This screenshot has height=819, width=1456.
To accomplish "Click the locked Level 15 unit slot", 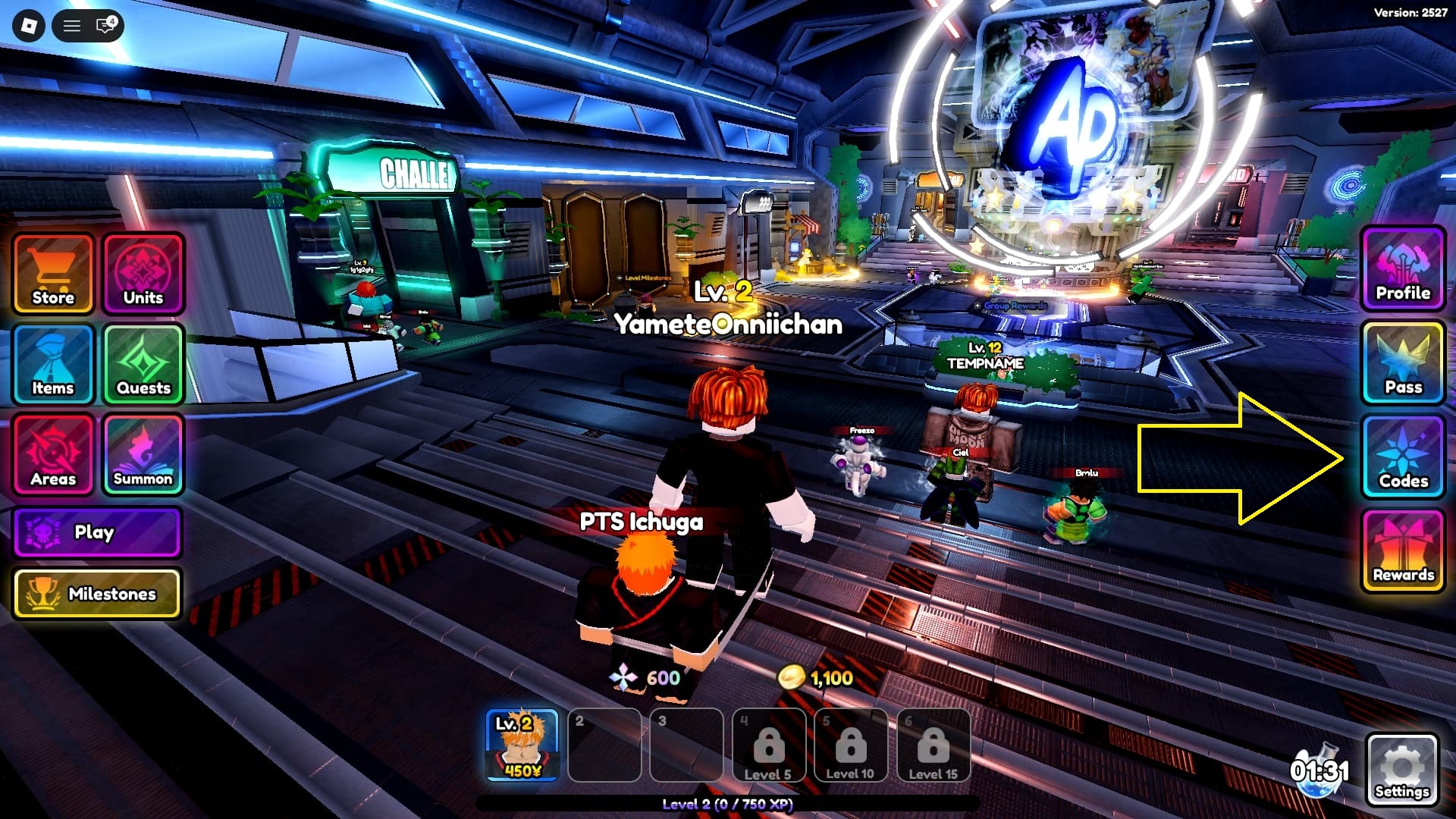I will click(x=933, y=745).
